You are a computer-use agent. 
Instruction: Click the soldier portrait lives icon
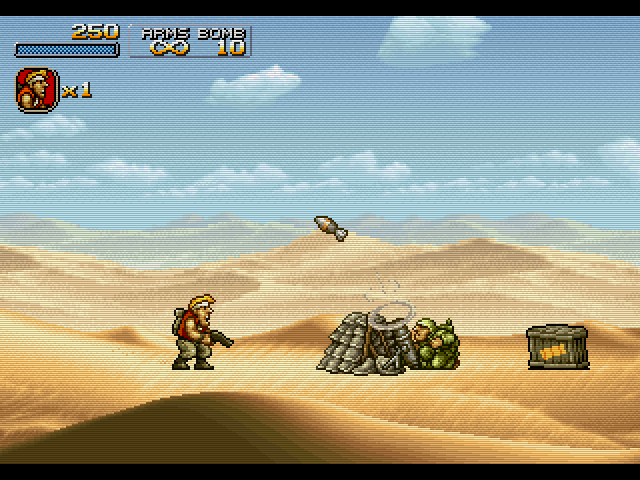click(35, 89)
